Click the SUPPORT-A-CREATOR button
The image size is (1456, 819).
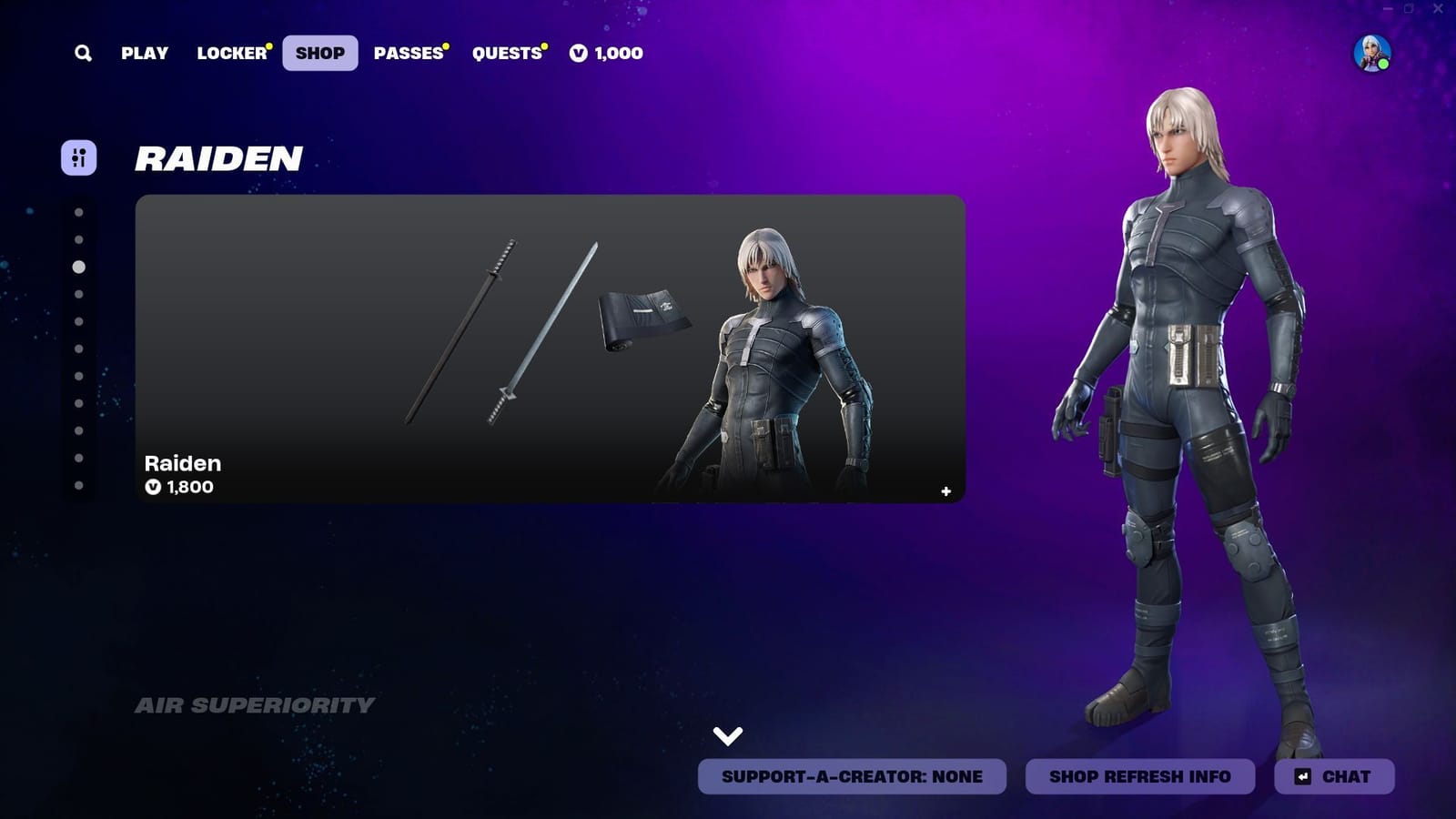pyautogui.click(x=851, y=777)
